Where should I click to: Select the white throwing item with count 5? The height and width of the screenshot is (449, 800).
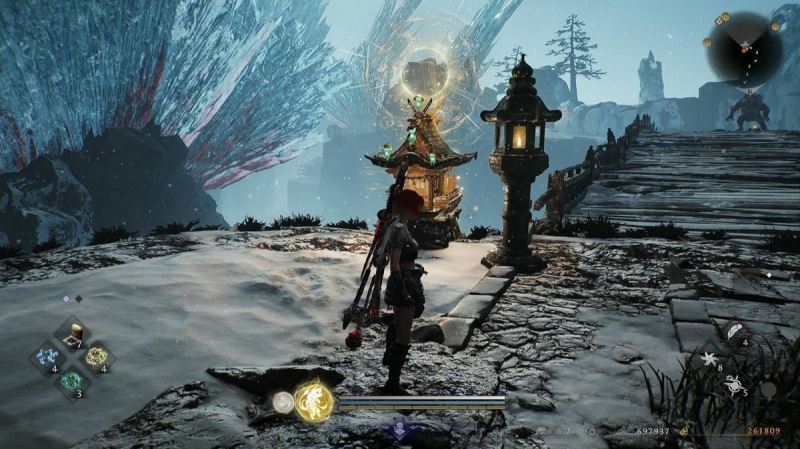click(733, 382)
